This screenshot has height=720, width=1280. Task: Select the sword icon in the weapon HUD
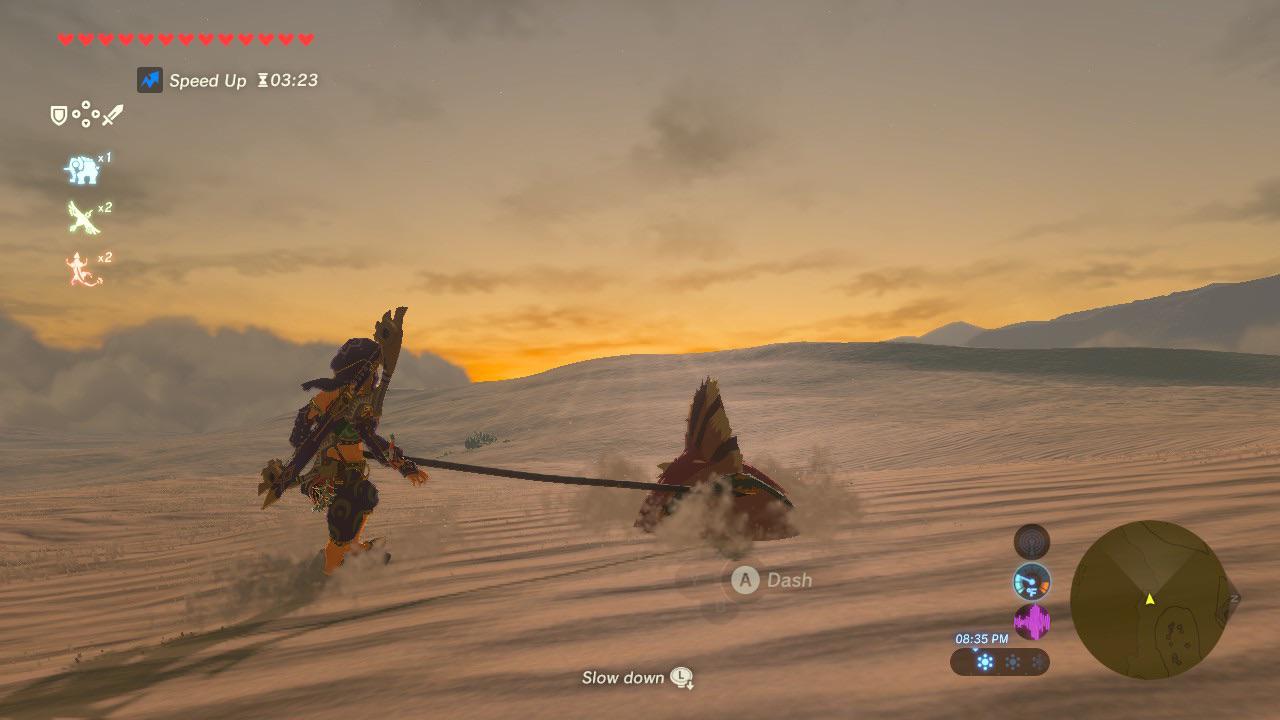click(x=112, y=113)
